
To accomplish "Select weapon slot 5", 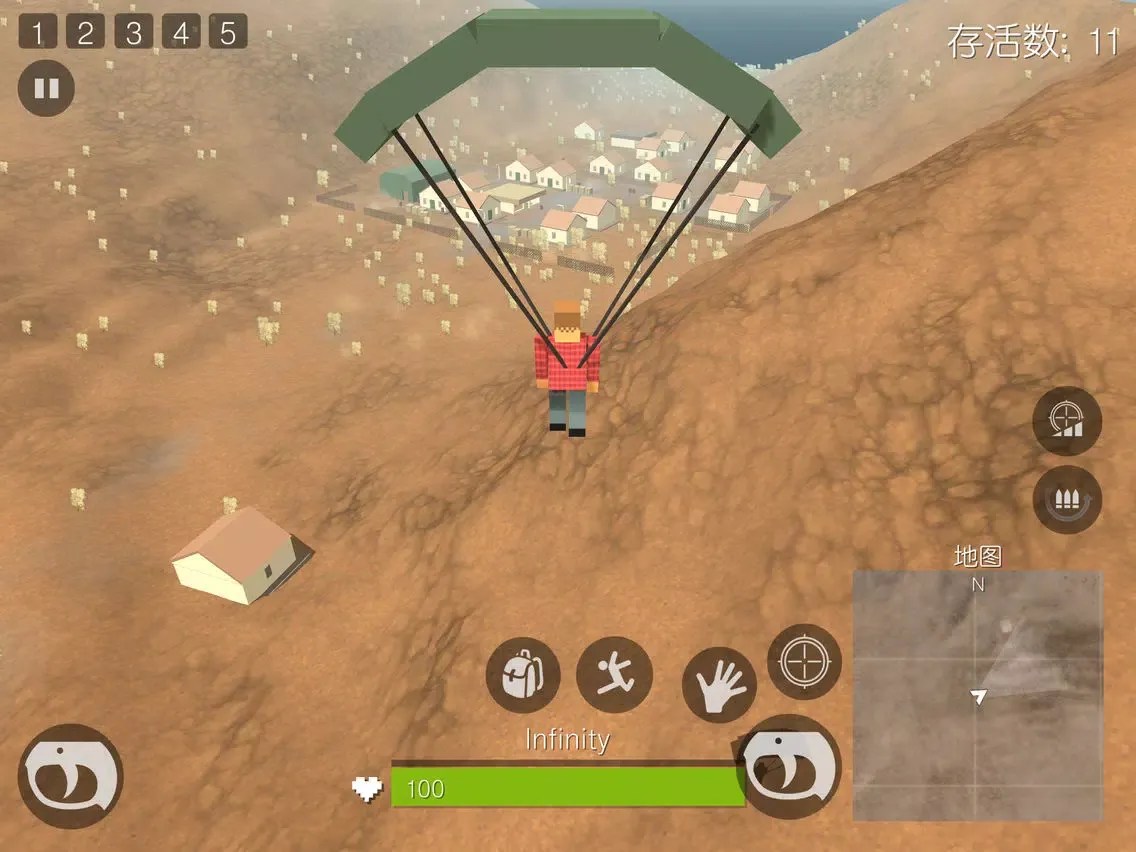I will pyautogui.click(x=228, y=33).
